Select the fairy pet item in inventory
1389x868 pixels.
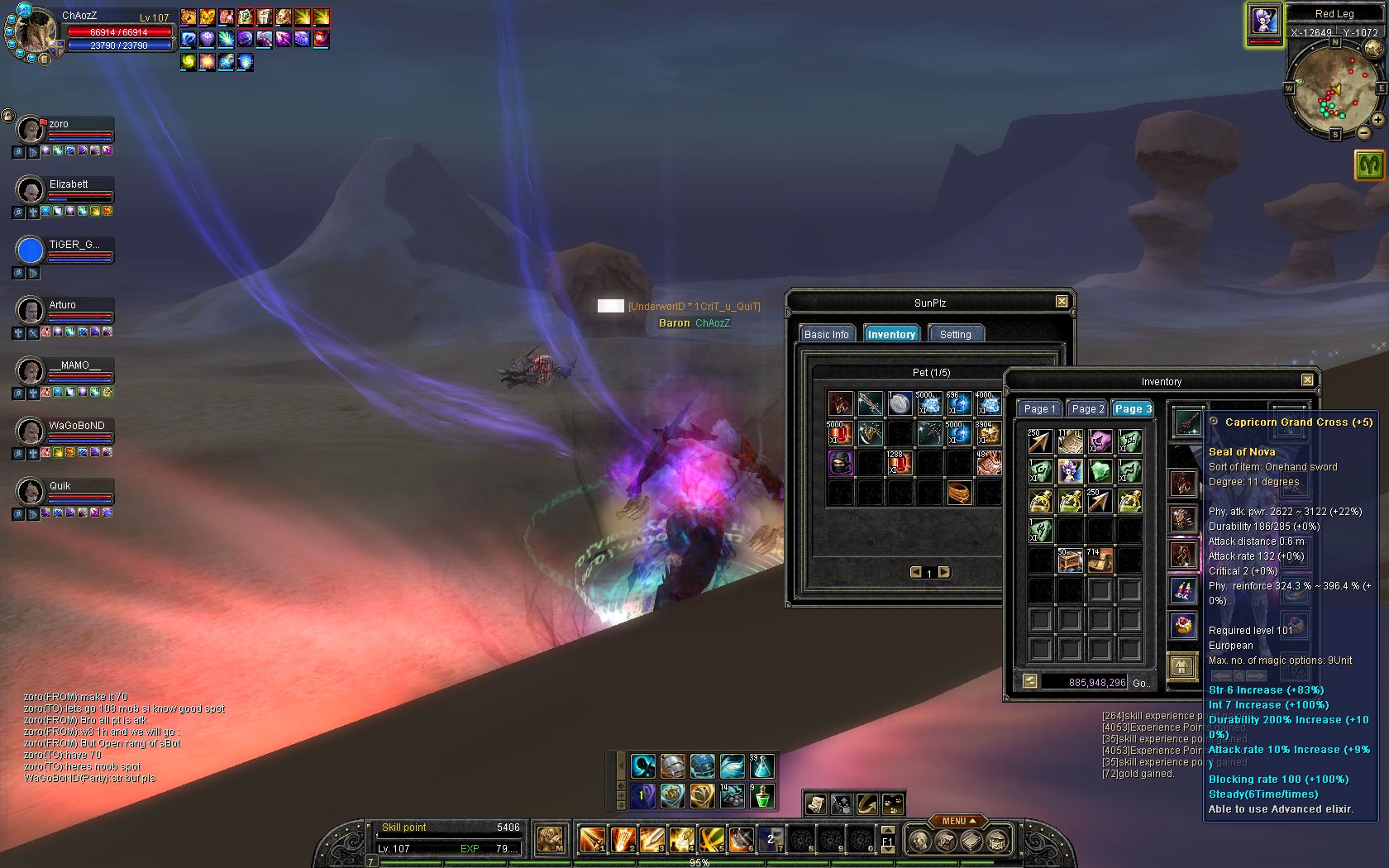tap(1070, 471)
